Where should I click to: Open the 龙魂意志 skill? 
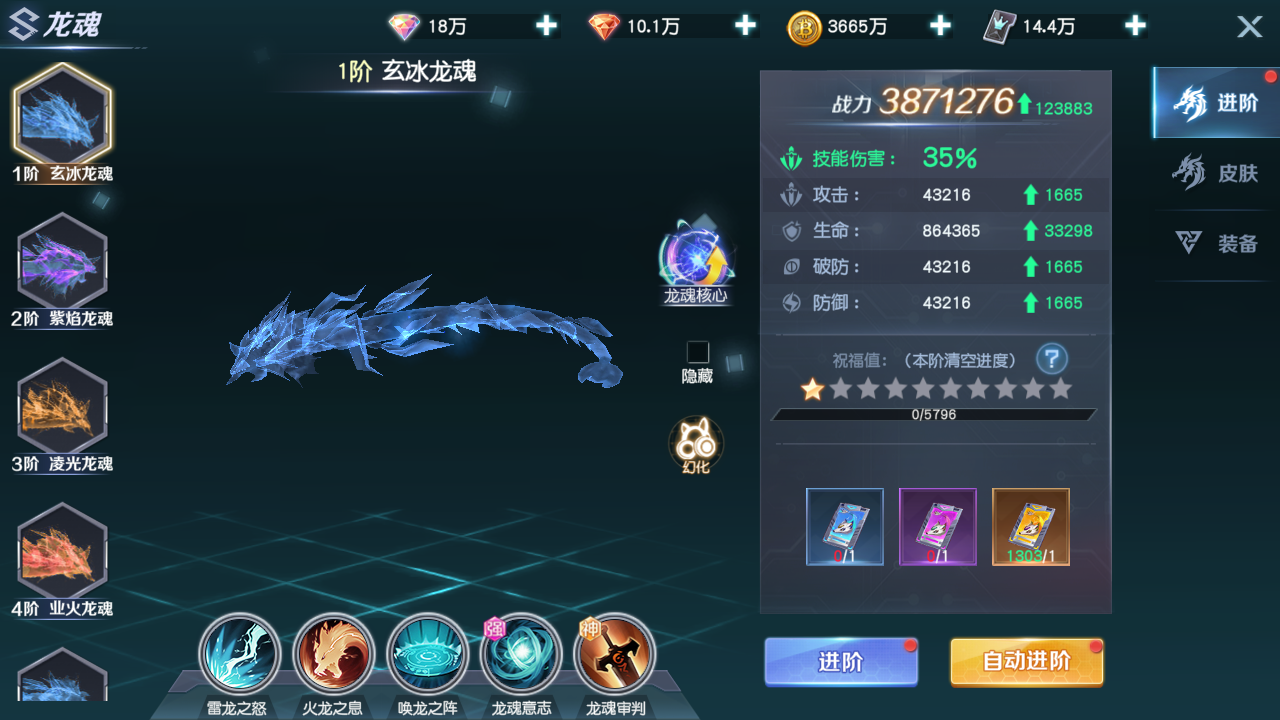[x=520, y=653]
